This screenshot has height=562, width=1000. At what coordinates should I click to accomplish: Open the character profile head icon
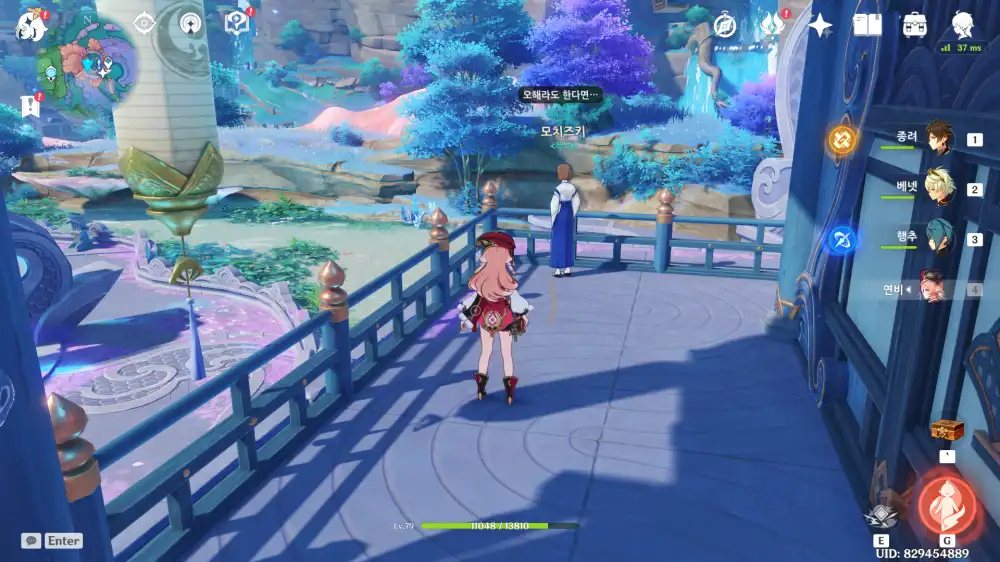tap(963, 24)
